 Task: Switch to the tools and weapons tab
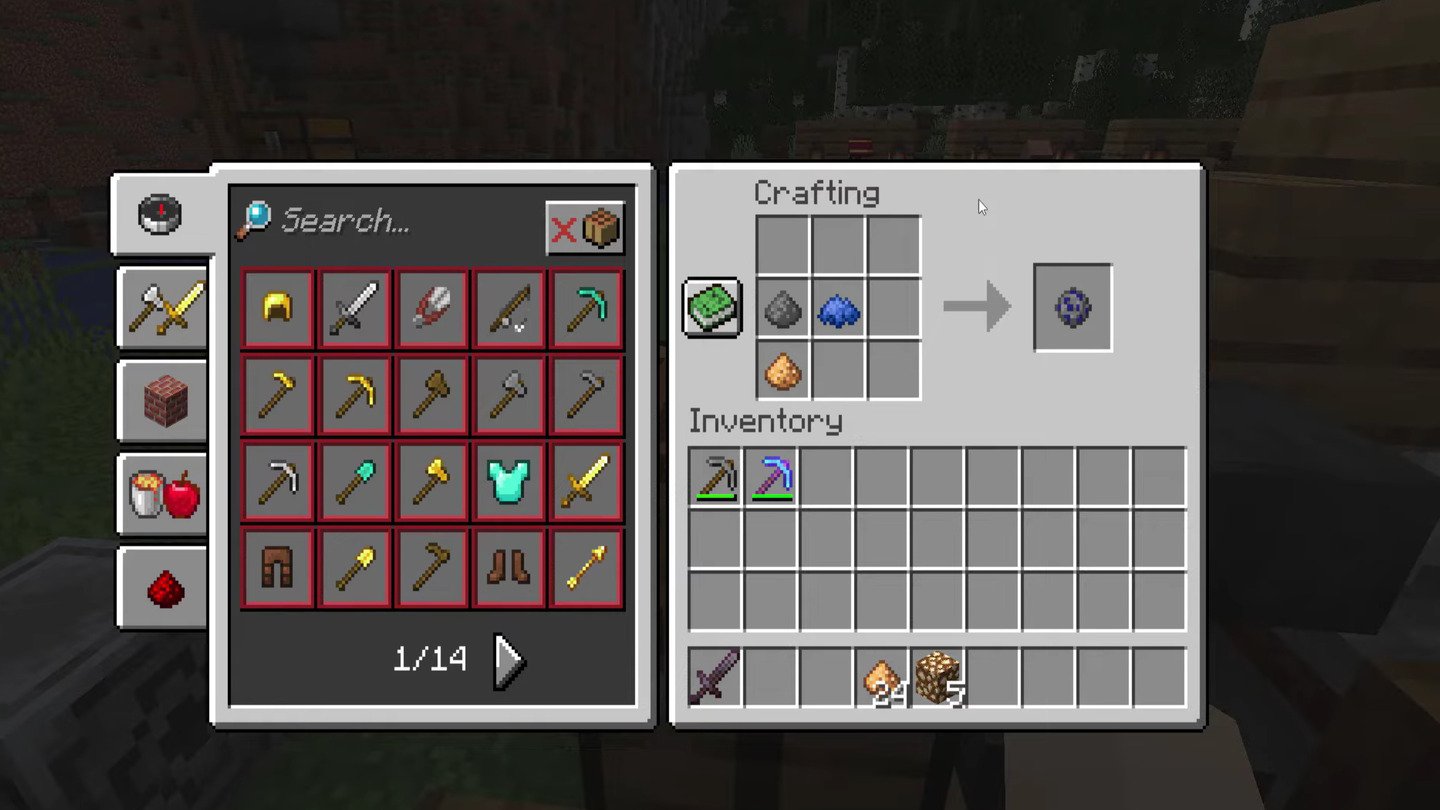pyautogui.click(x=165, y=308)
